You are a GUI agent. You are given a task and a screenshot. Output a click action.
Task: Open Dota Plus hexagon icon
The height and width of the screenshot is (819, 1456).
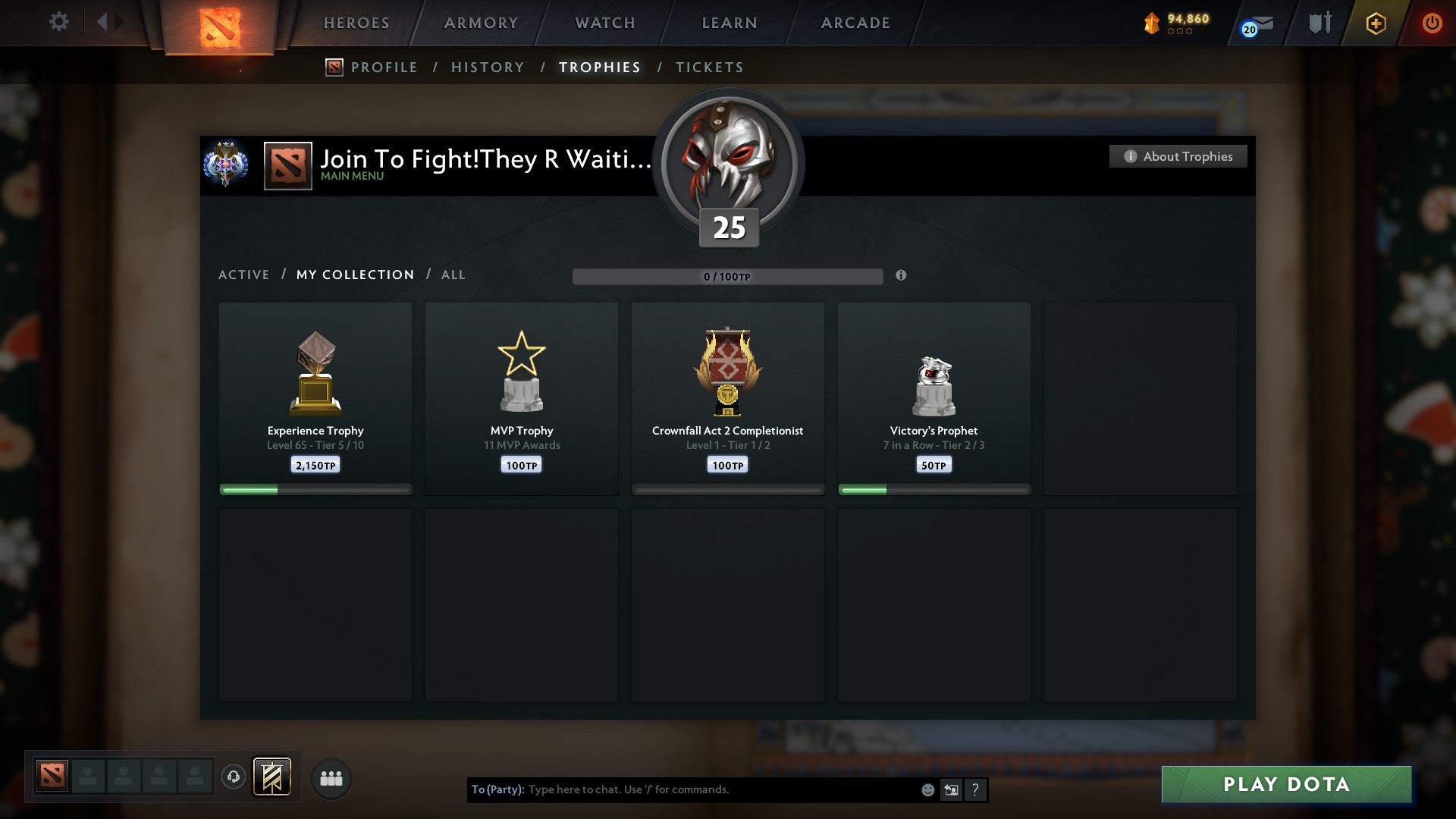click(x=1375, y=24)
